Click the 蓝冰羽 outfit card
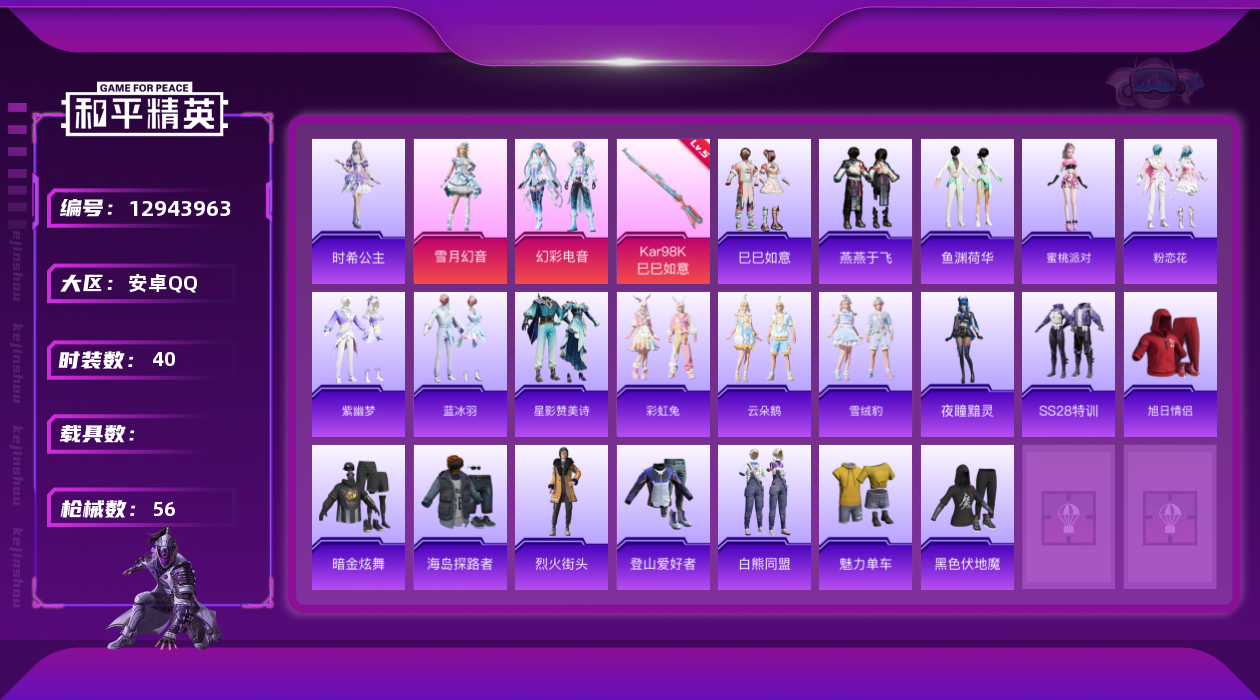Viewport: 1260px width, 700px height. [x=460, y=364]
